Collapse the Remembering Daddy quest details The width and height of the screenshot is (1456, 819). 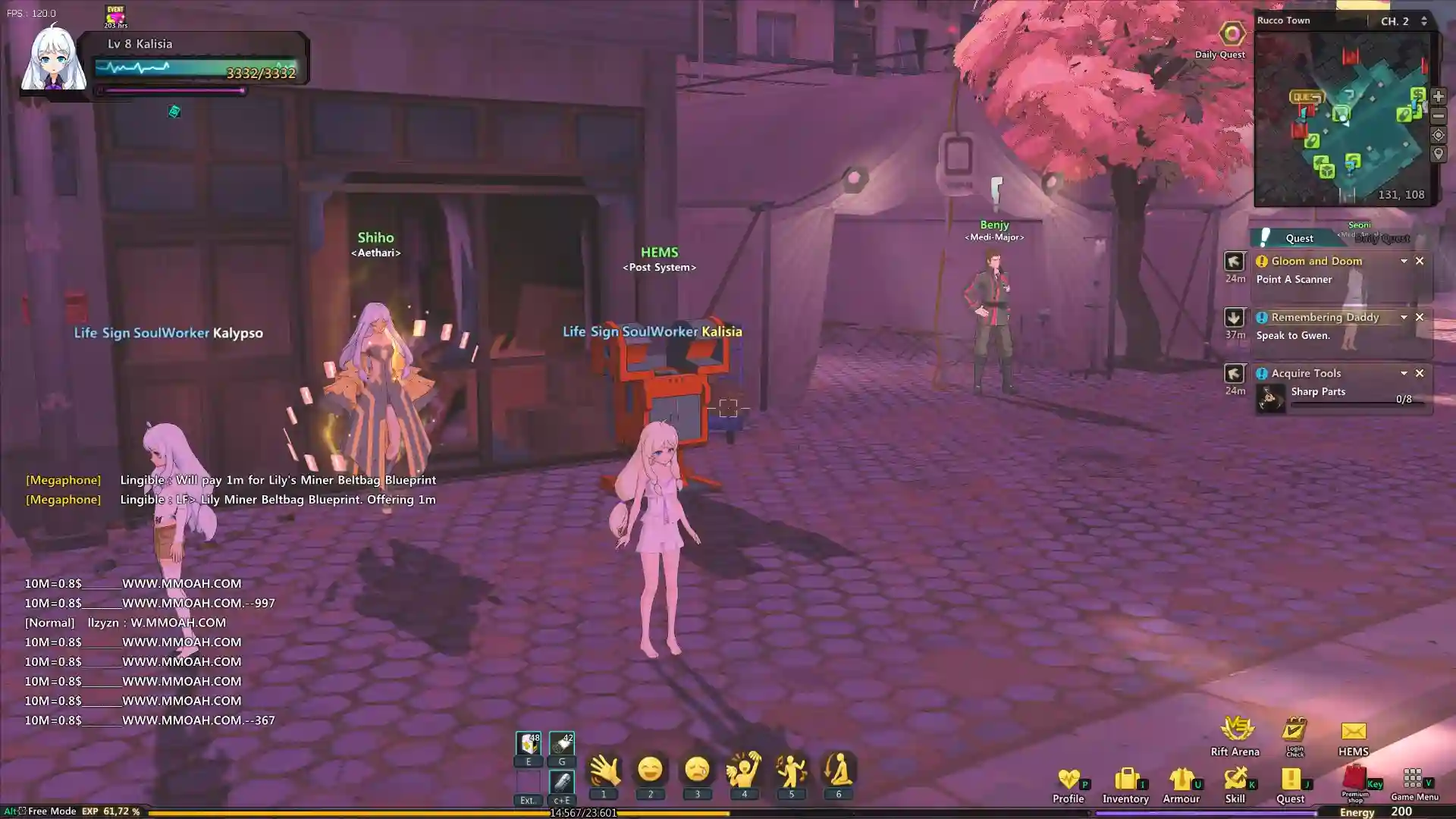click(x=1404, y=317)
